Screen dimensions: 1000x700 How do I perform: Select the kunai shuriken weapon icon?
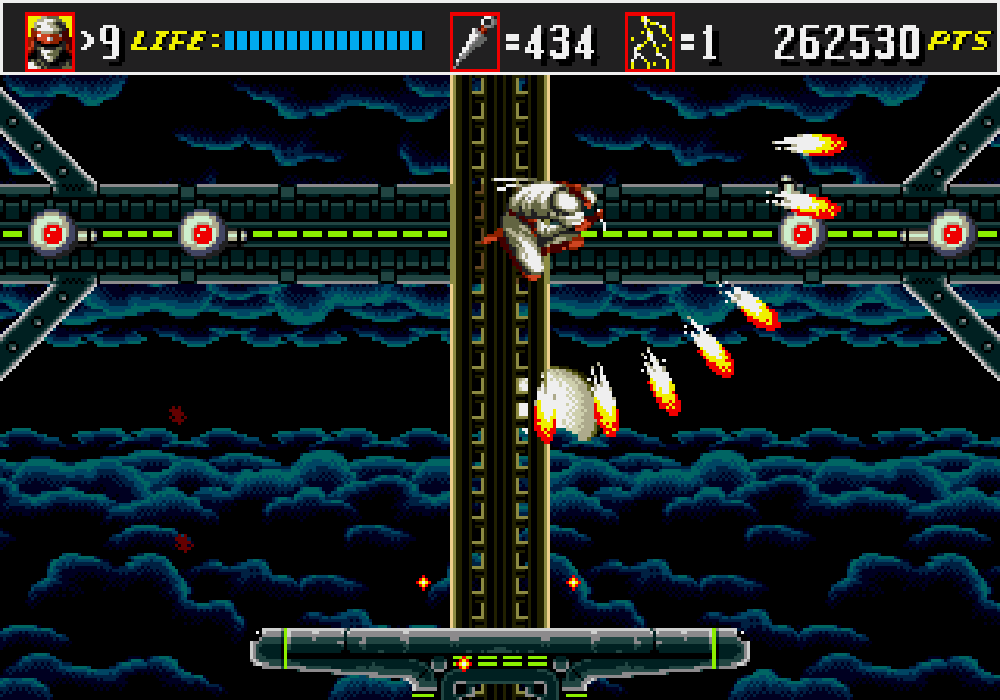point(474,42)
